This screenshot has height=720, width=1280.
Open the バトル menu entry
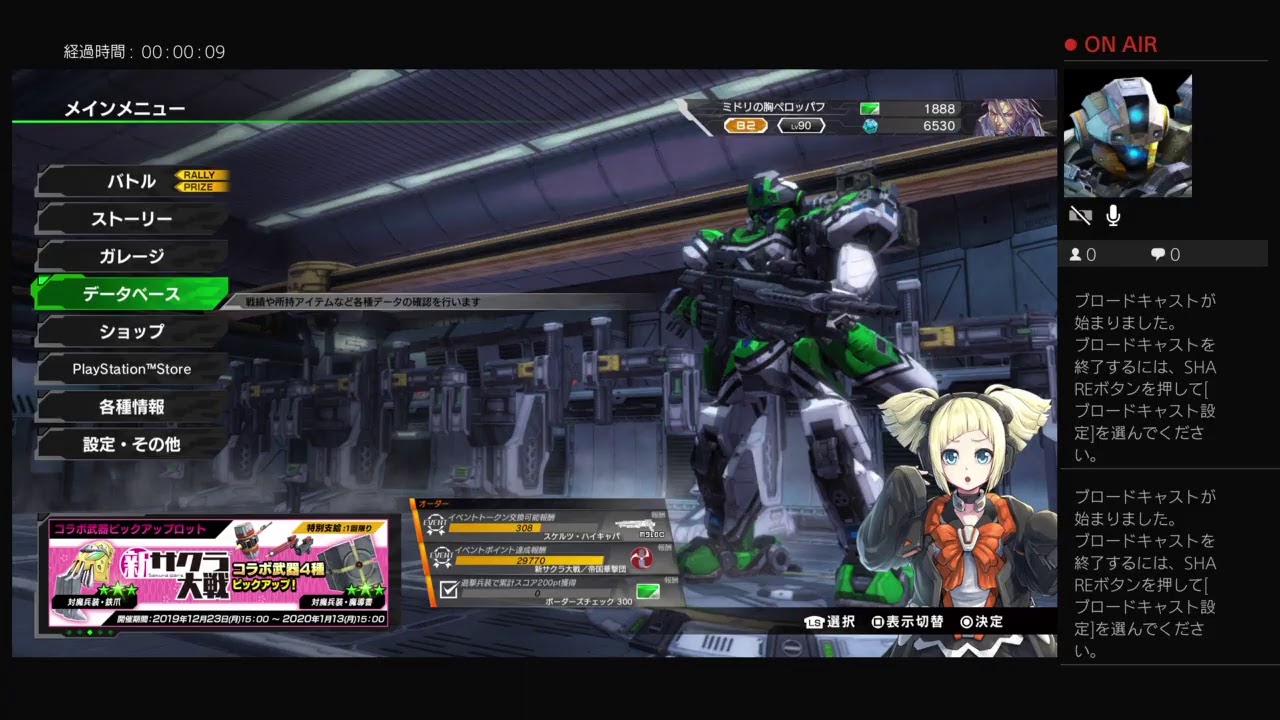click(x=132, y=181)
